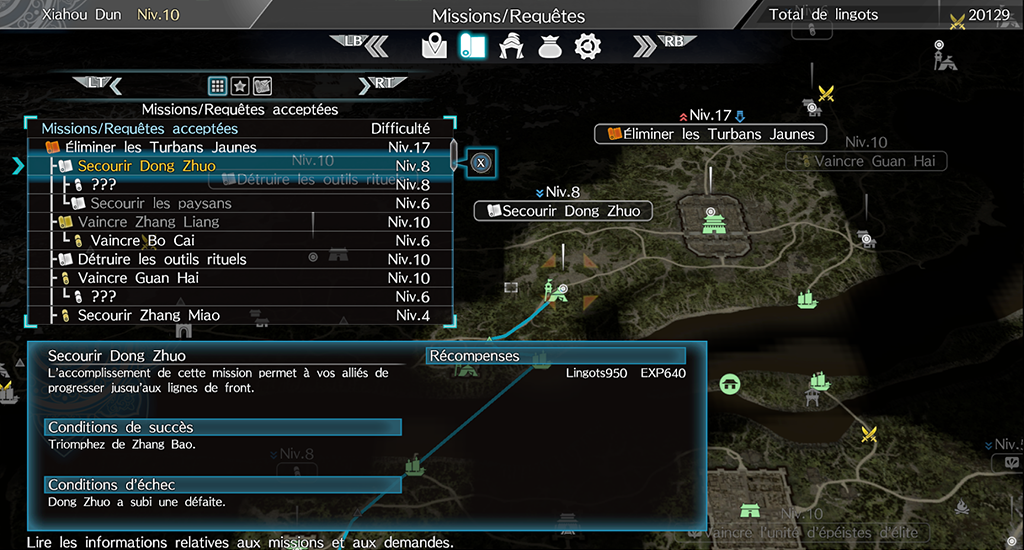Switch to the star filter sub-tab
Viewport: 1024px width, 550px height.
tap(240, 85)
